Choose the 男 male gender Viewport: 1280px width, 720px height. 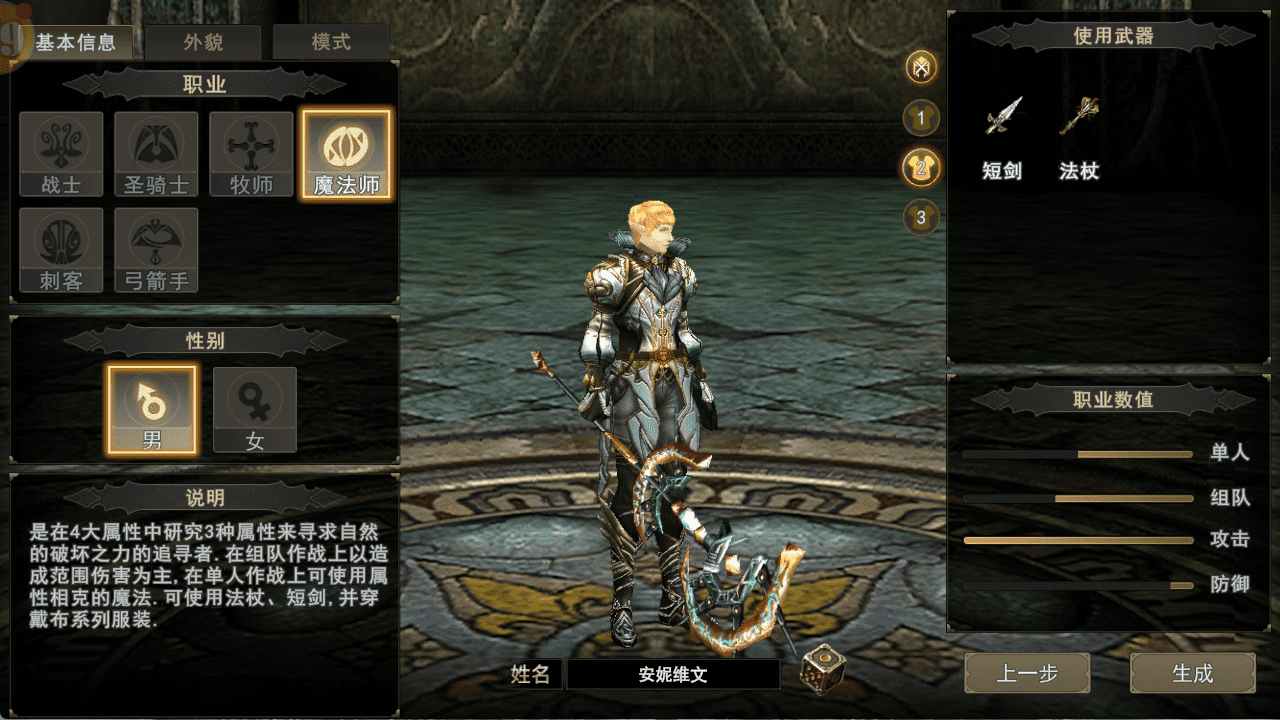tap(152, 409)
